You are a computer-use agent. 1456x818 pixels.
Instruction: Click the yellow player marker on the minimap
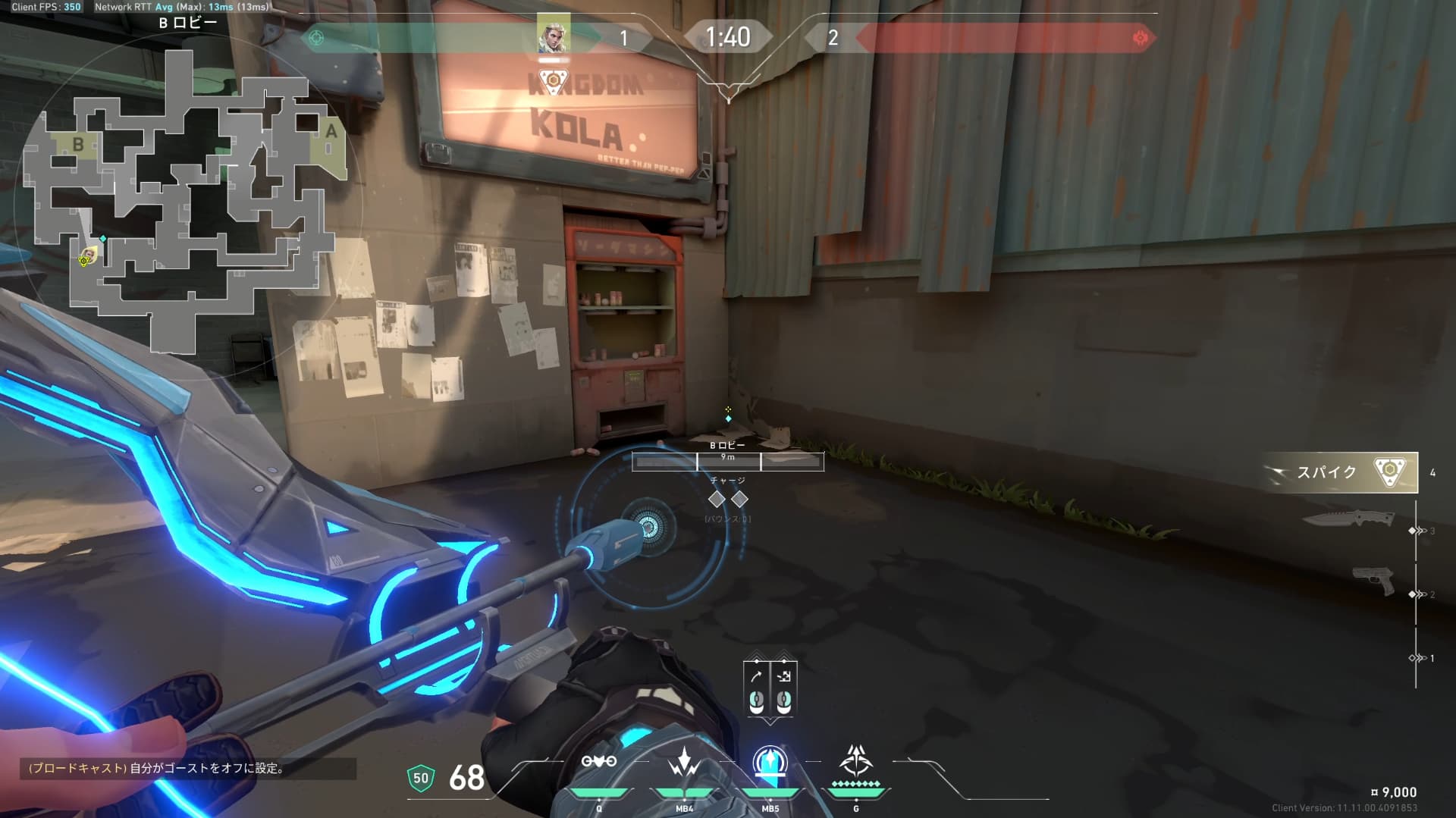click(88, 255)
